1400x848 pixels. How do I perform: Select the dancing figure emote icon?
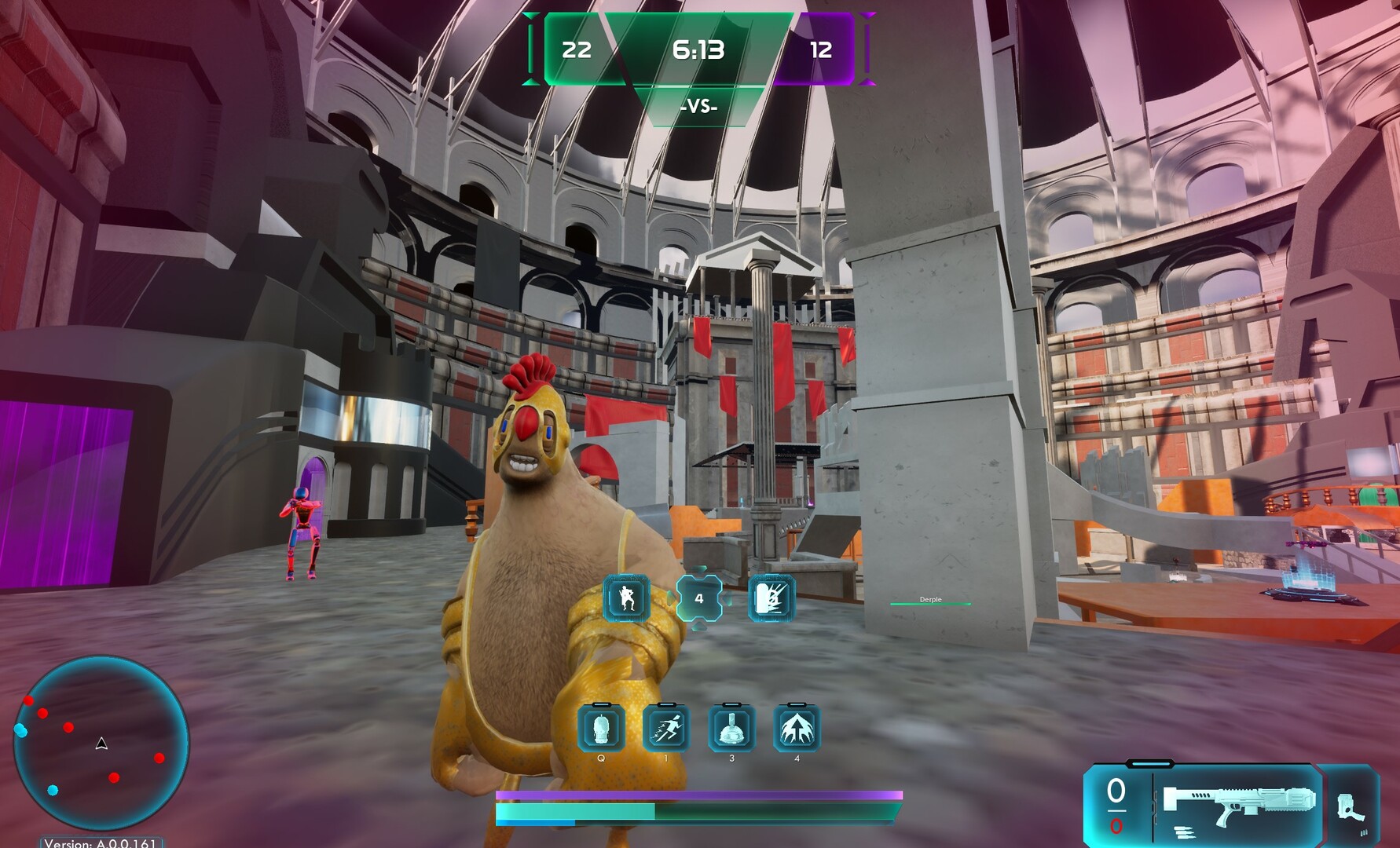tap(626, 598)
